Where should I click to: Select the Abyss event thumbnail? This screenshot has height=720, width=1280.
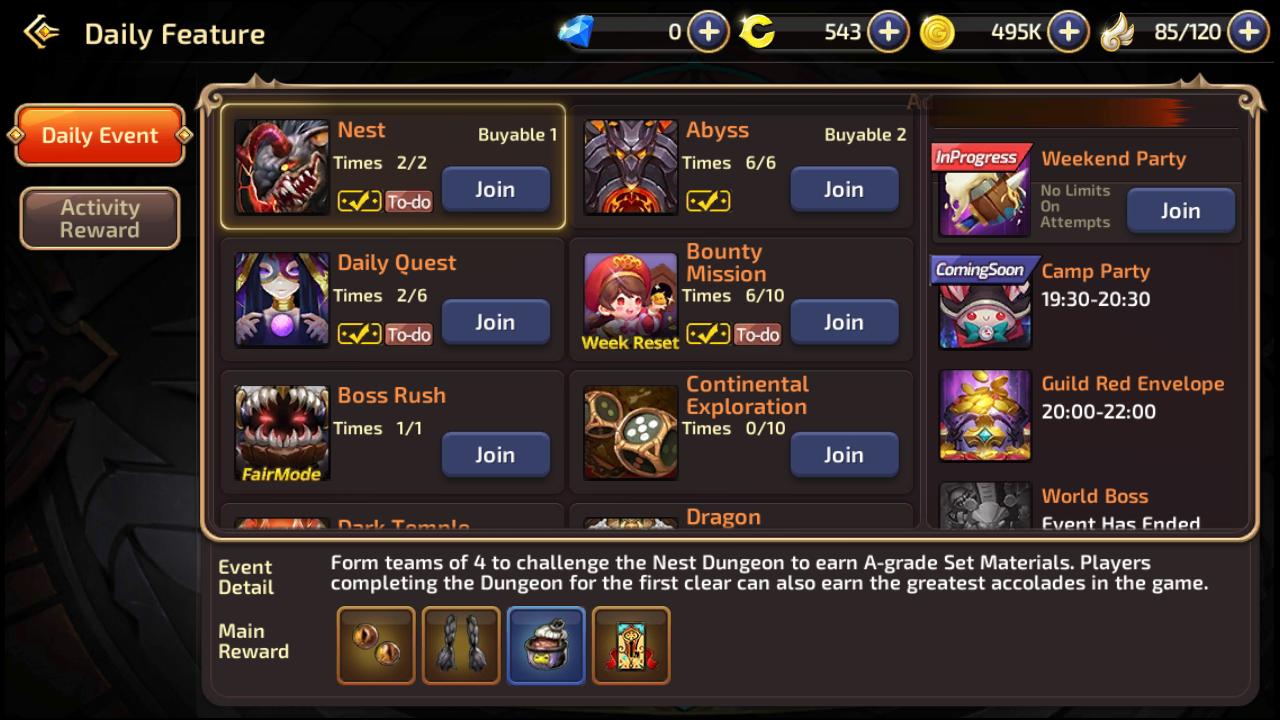pyautogui.click(x=630, y=167)
